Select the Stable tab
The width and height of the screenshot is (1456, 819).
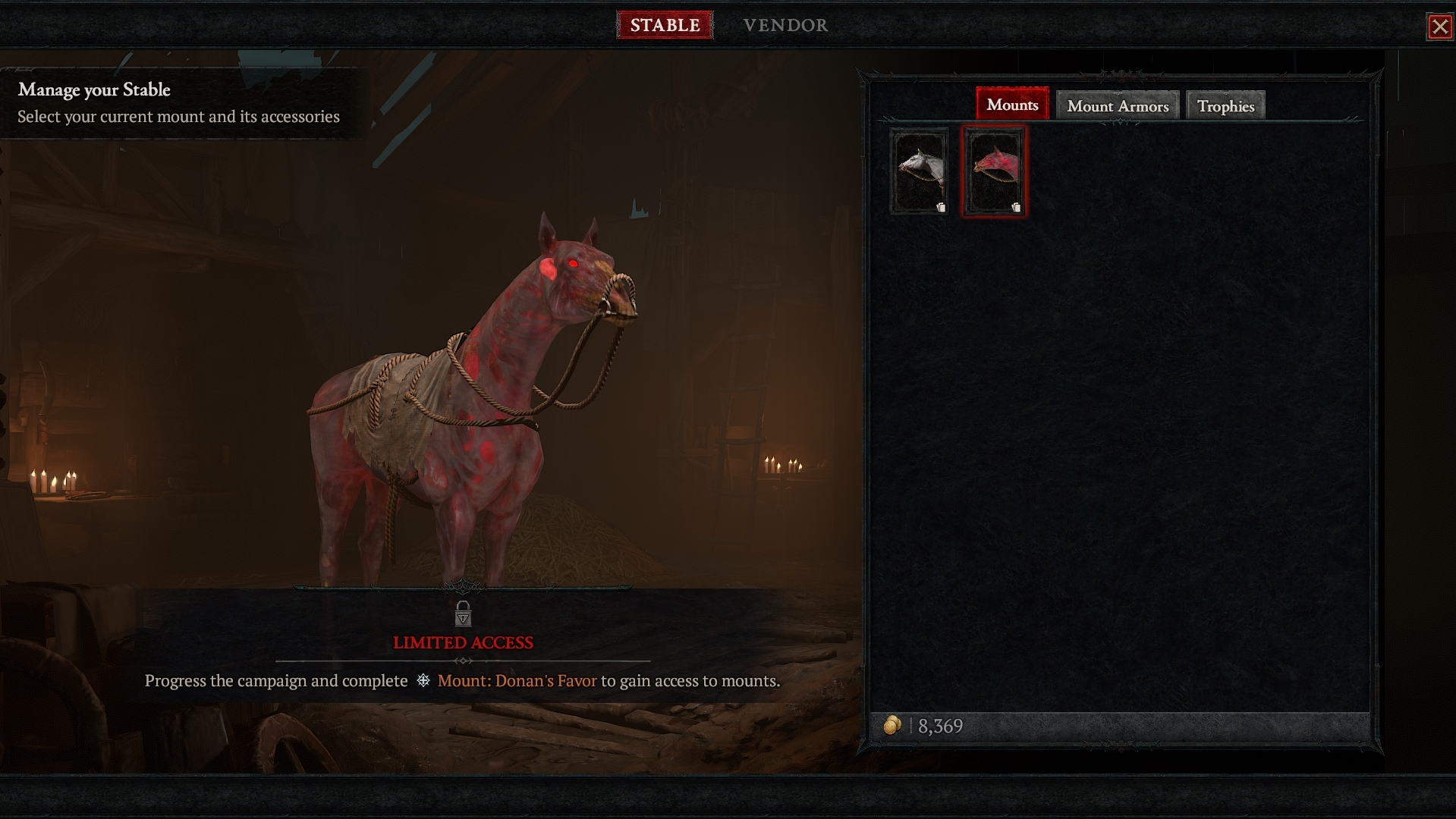tap(665, 25)
